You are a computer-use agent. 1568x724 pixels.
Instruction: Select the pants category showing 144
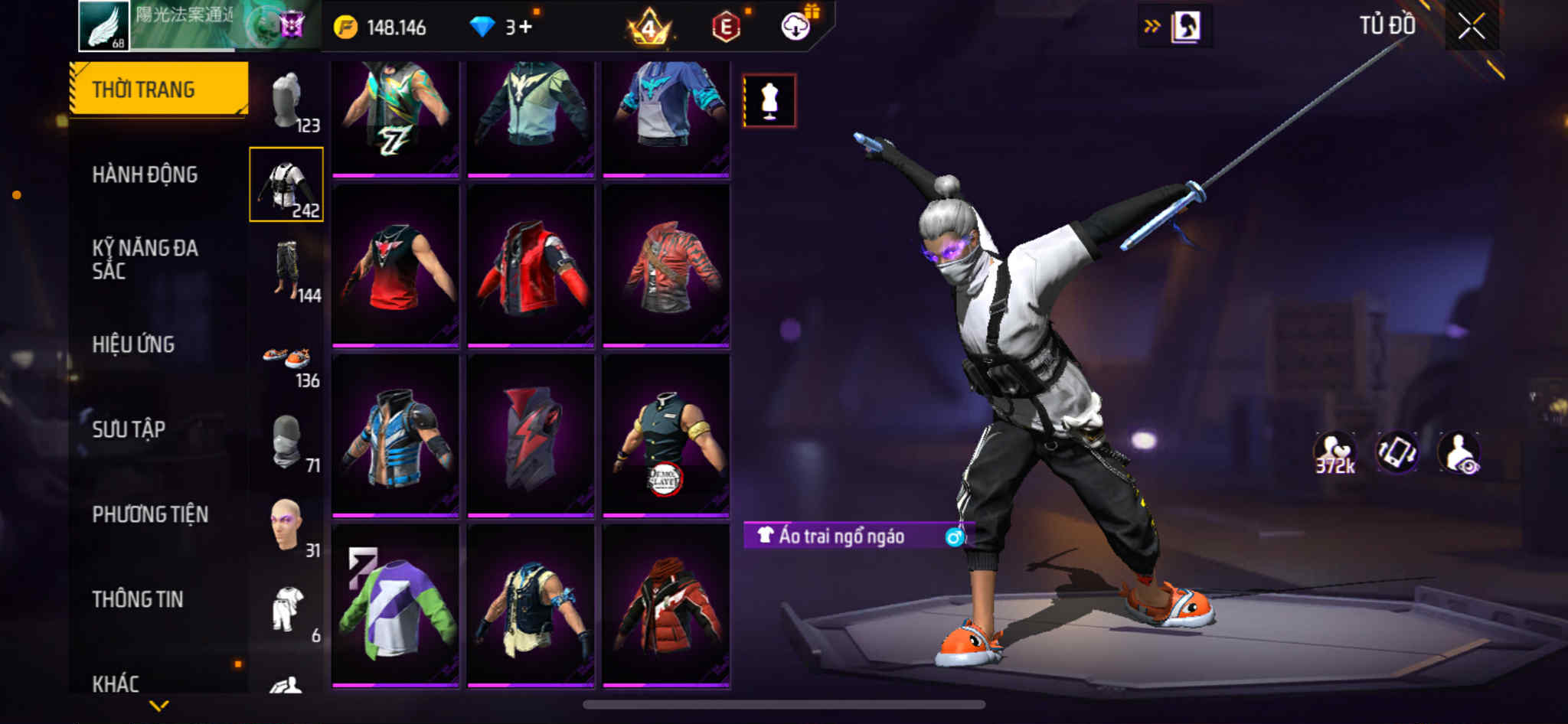tap(287, 269)
